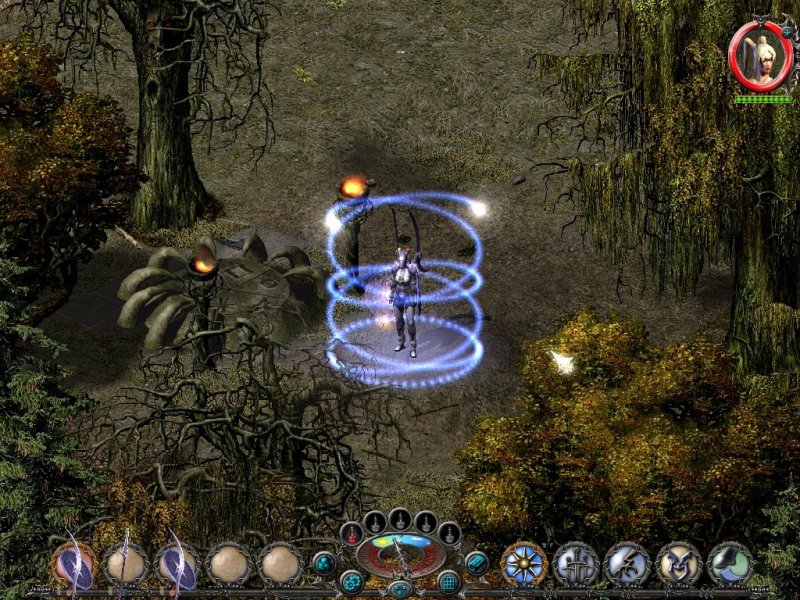Activate the running figure combat art

(x=627, y=564)
